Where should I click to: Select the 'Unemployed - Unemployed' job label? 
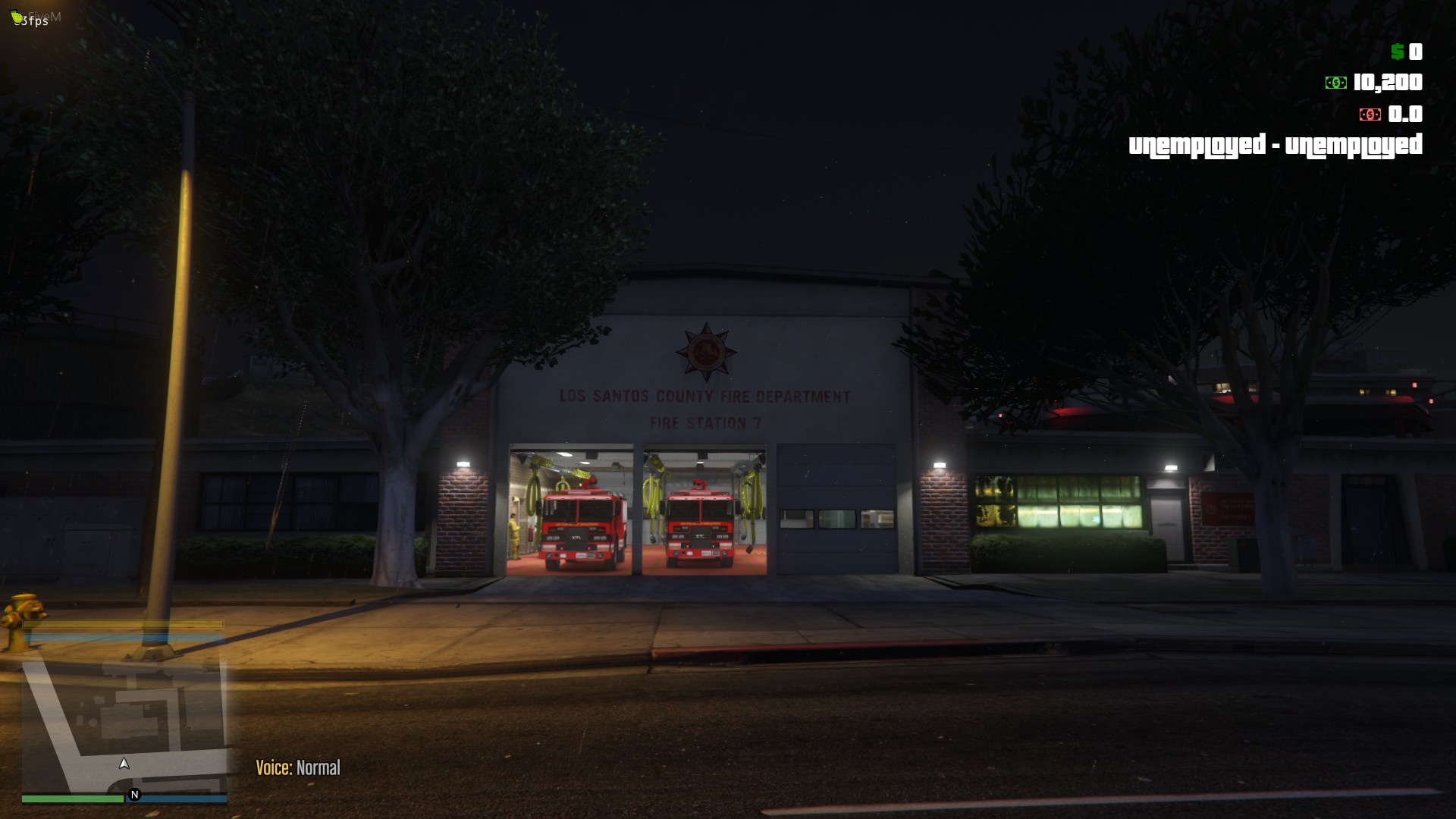1276,146
